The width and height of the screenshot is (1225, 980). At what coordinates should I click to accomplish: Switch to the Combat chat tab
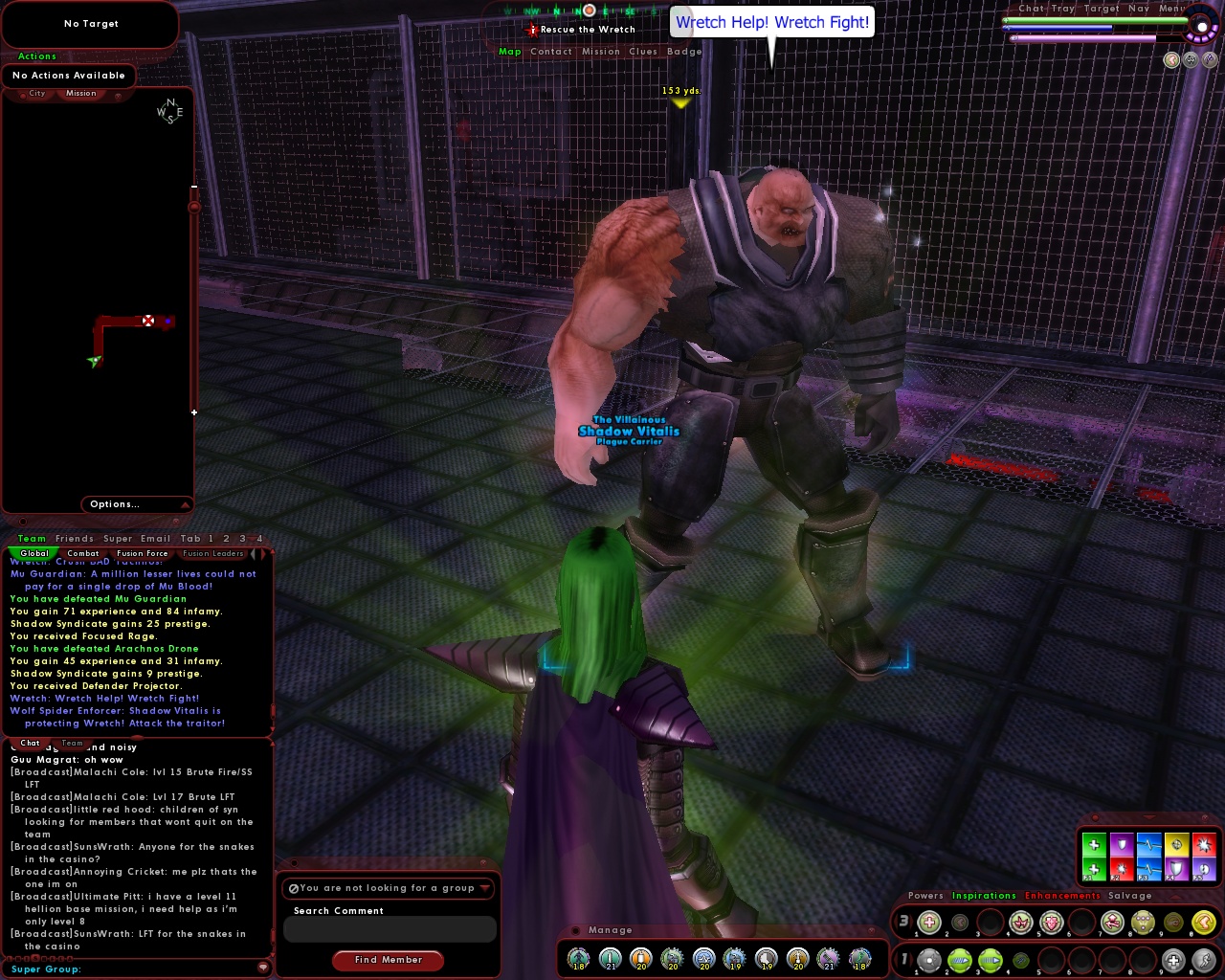83,553
